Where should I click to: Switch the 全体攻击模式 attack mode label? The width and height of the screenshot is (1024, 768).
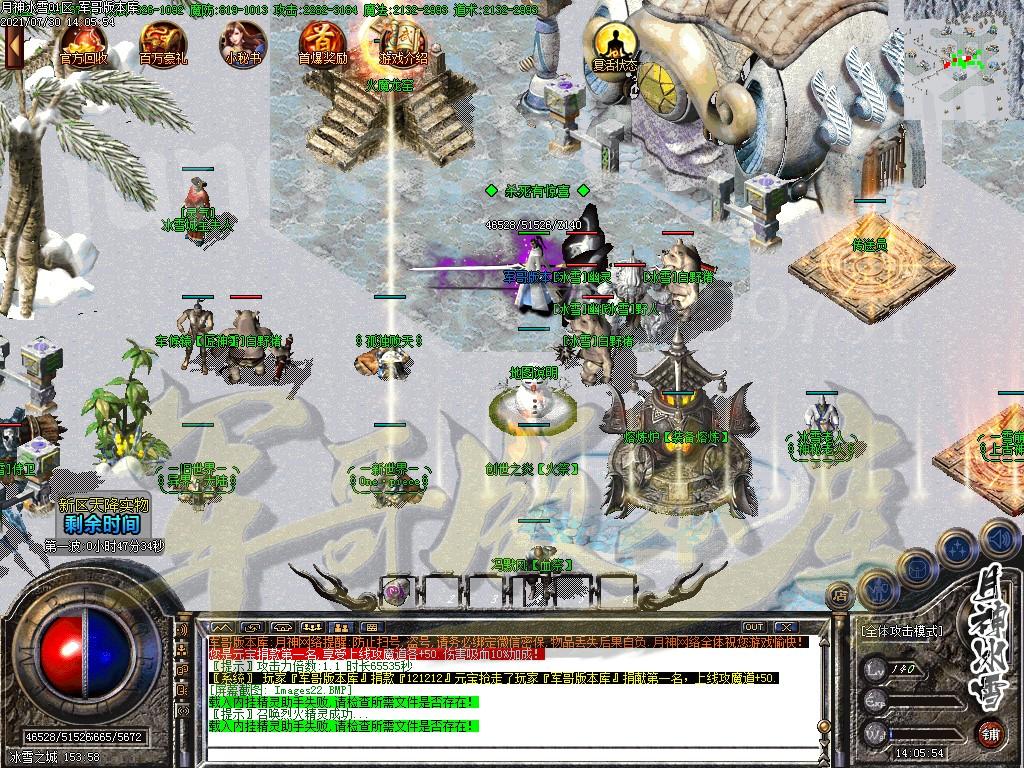pyautogui.click(x=901, y=631)
